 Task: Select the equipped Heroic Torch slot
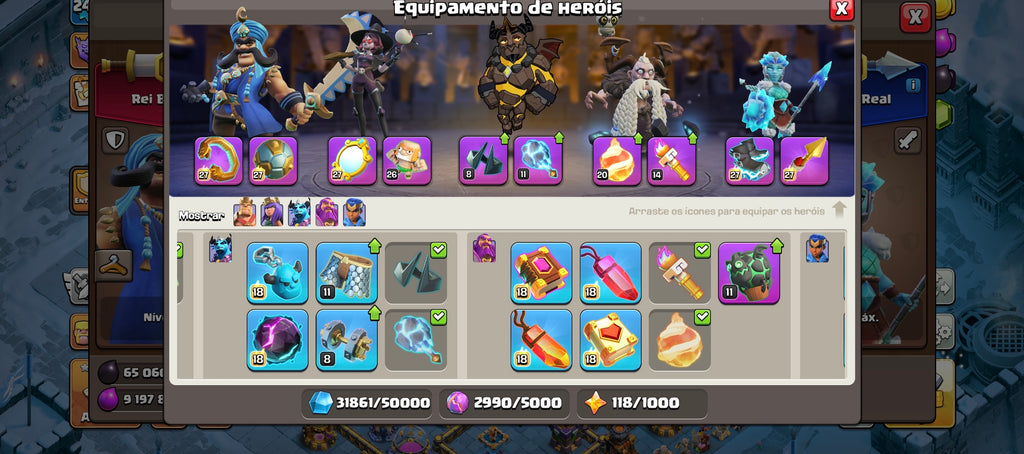pos(671,161)
